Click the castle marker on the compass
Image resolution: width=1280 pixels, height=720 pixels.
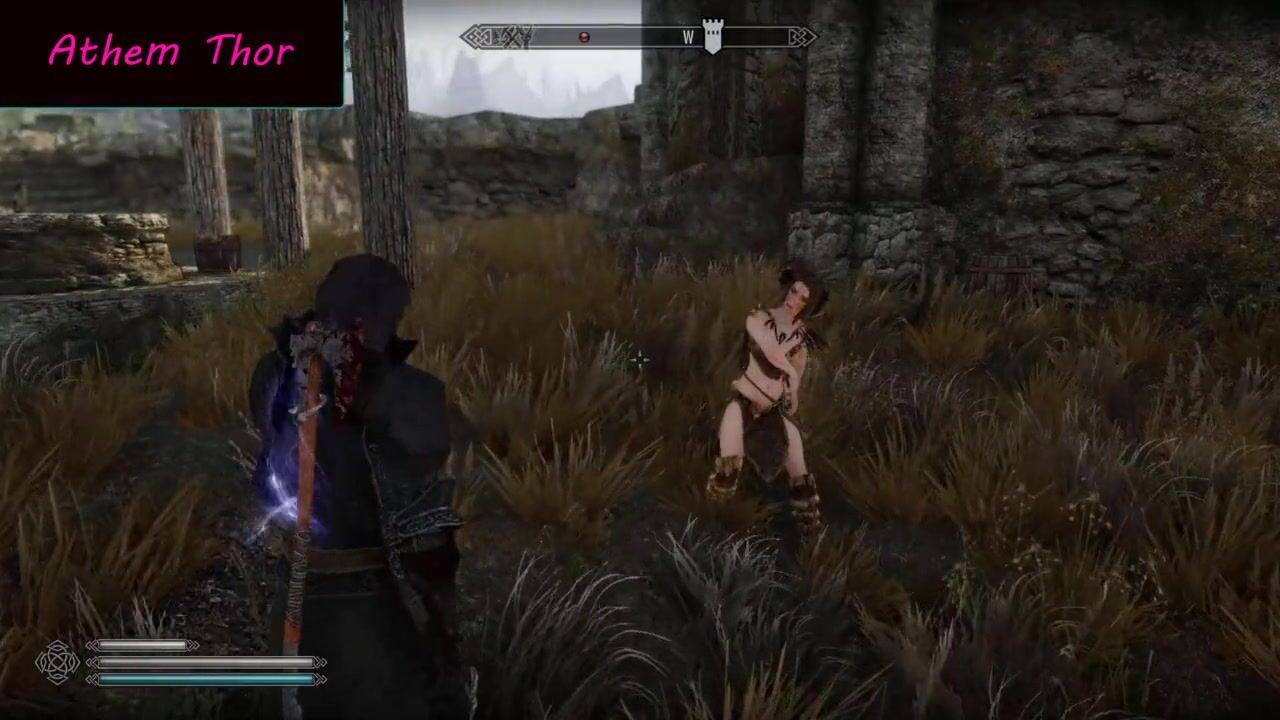(x=712, y=35)
